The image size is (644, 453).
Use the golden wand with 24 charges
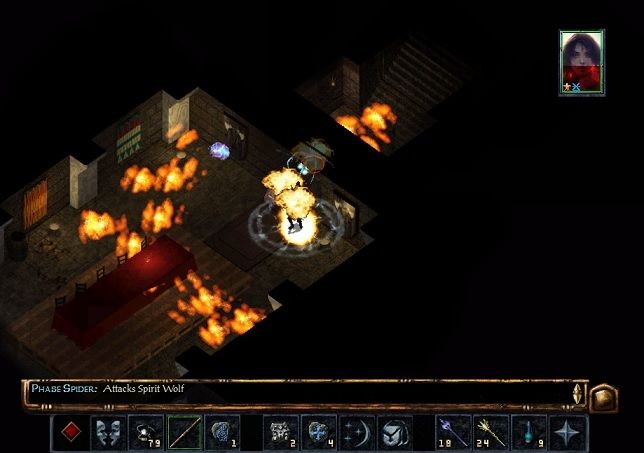(x=490, y=433)
